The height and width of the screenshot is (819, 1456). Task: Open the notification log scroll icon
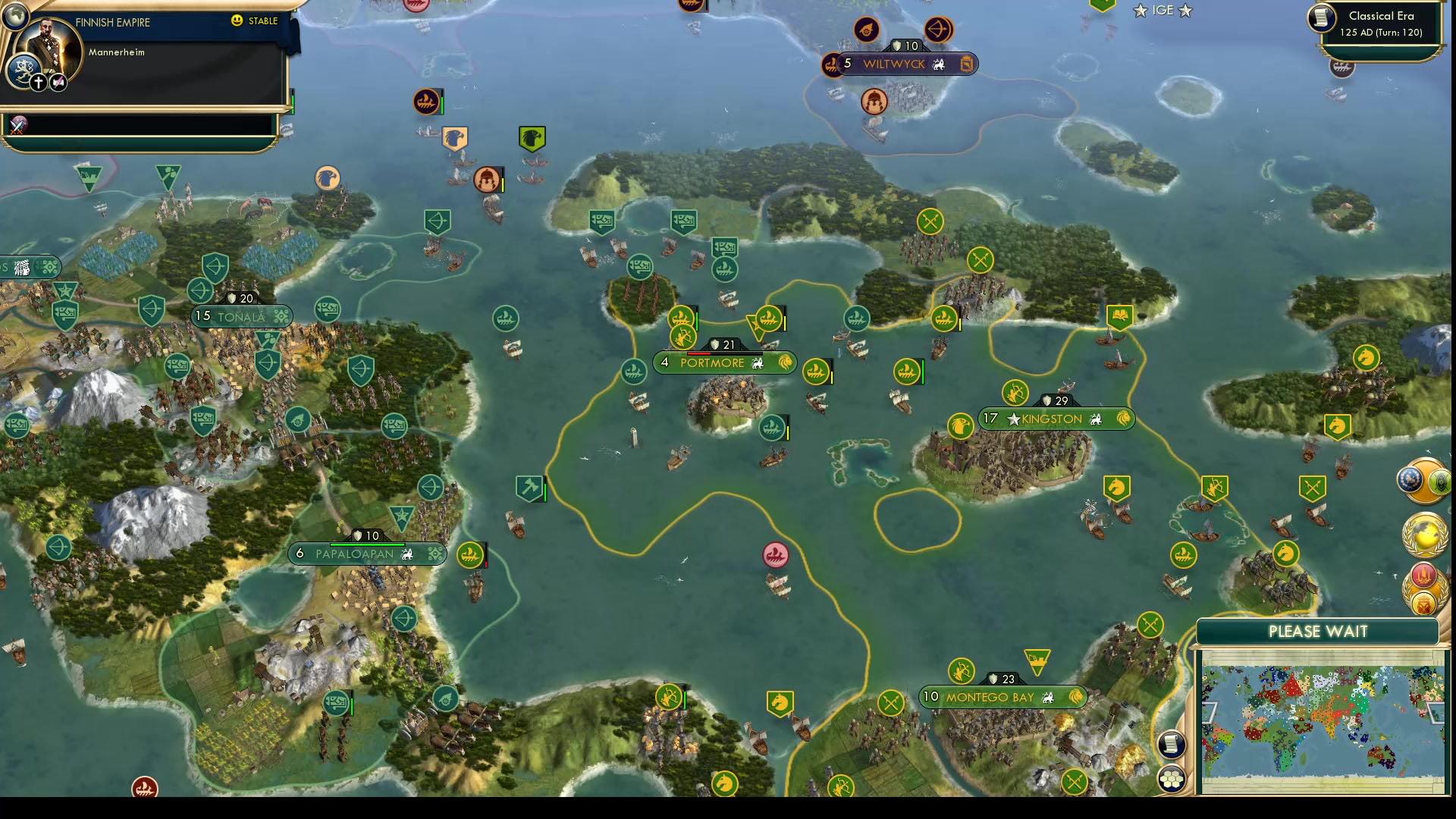point(1172,745)
